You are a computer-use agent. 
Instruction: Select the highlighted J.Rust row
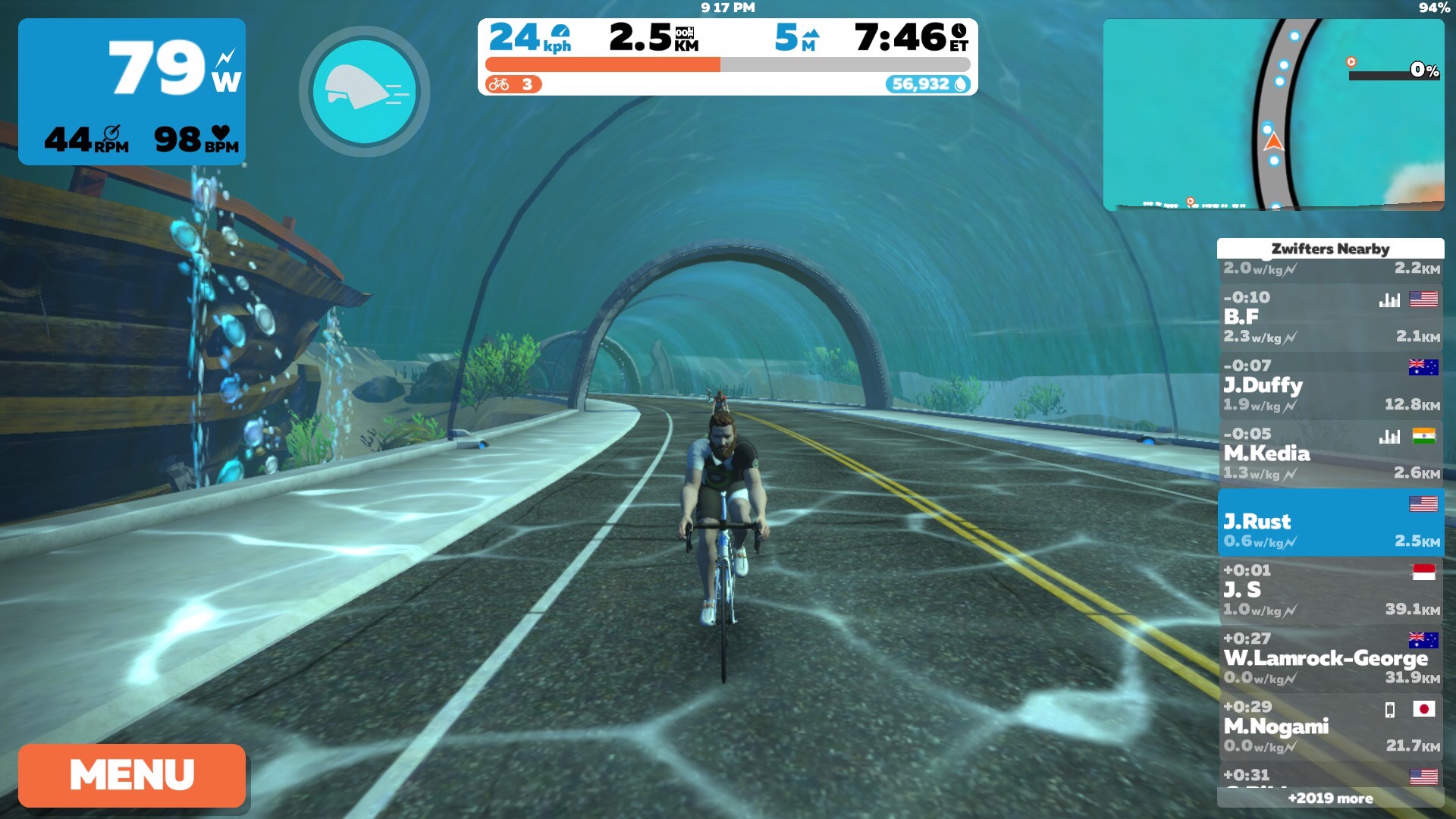coord(1330,522)
